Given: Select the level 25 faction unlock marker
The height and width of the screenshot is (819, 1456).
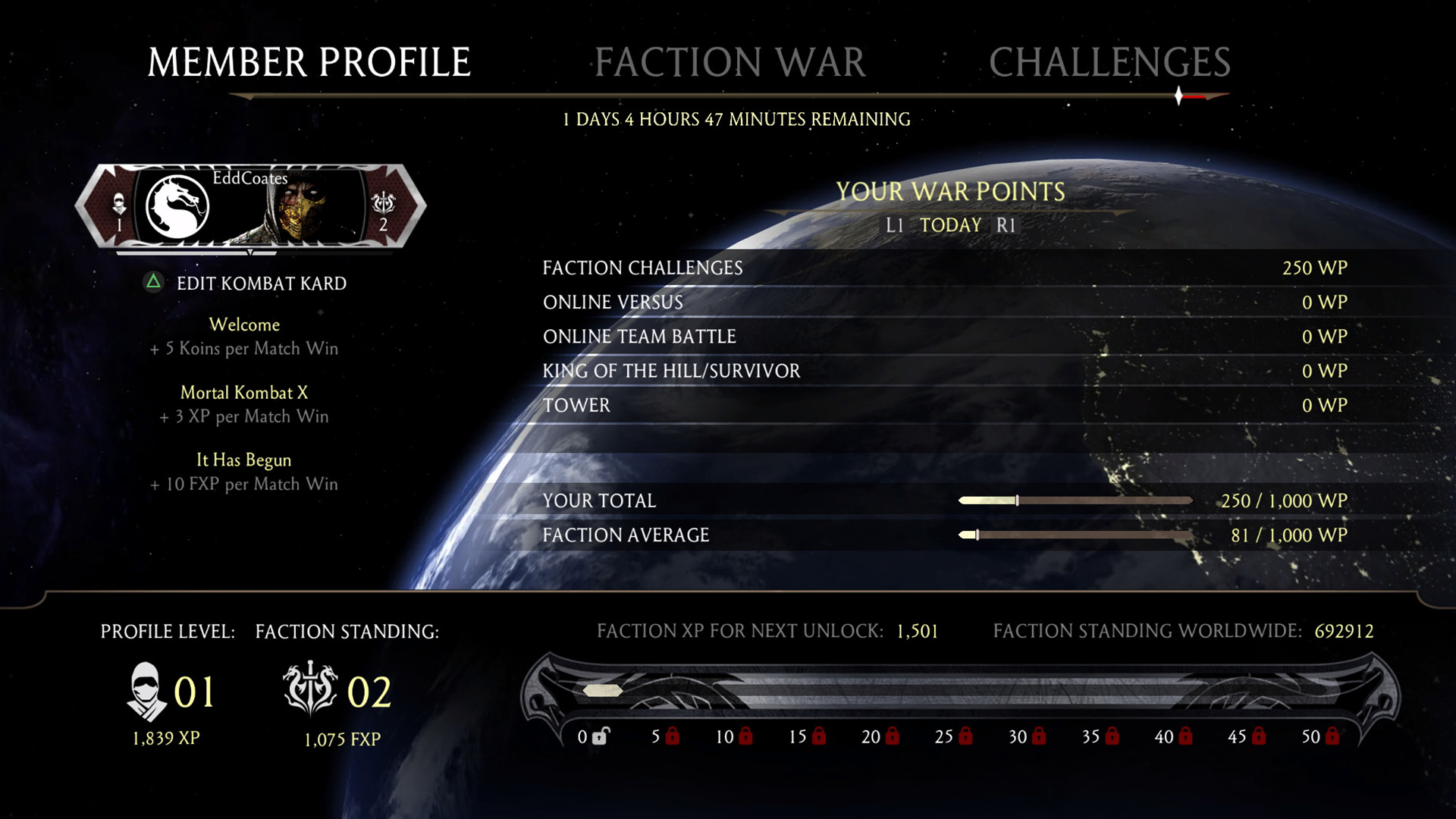Looking at the screenshot, I should click(x=953, y=736).
